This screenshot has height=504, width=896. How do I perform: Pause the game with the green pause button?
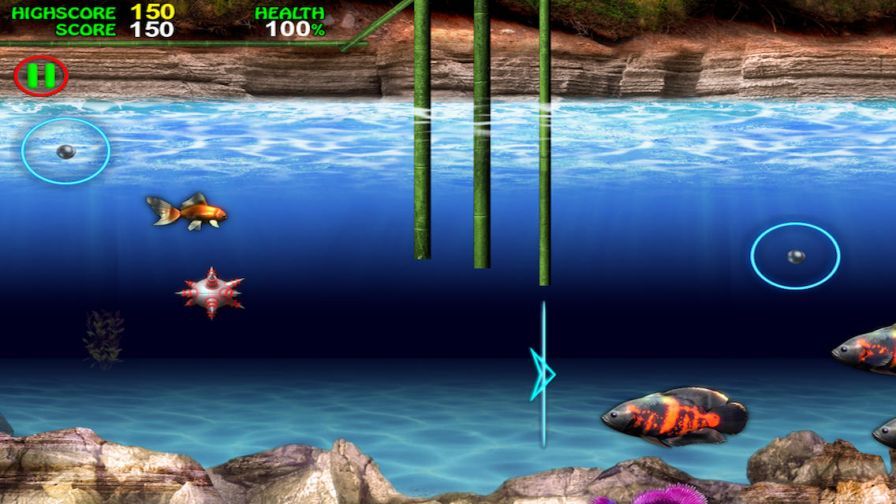[x=41, y=76]
